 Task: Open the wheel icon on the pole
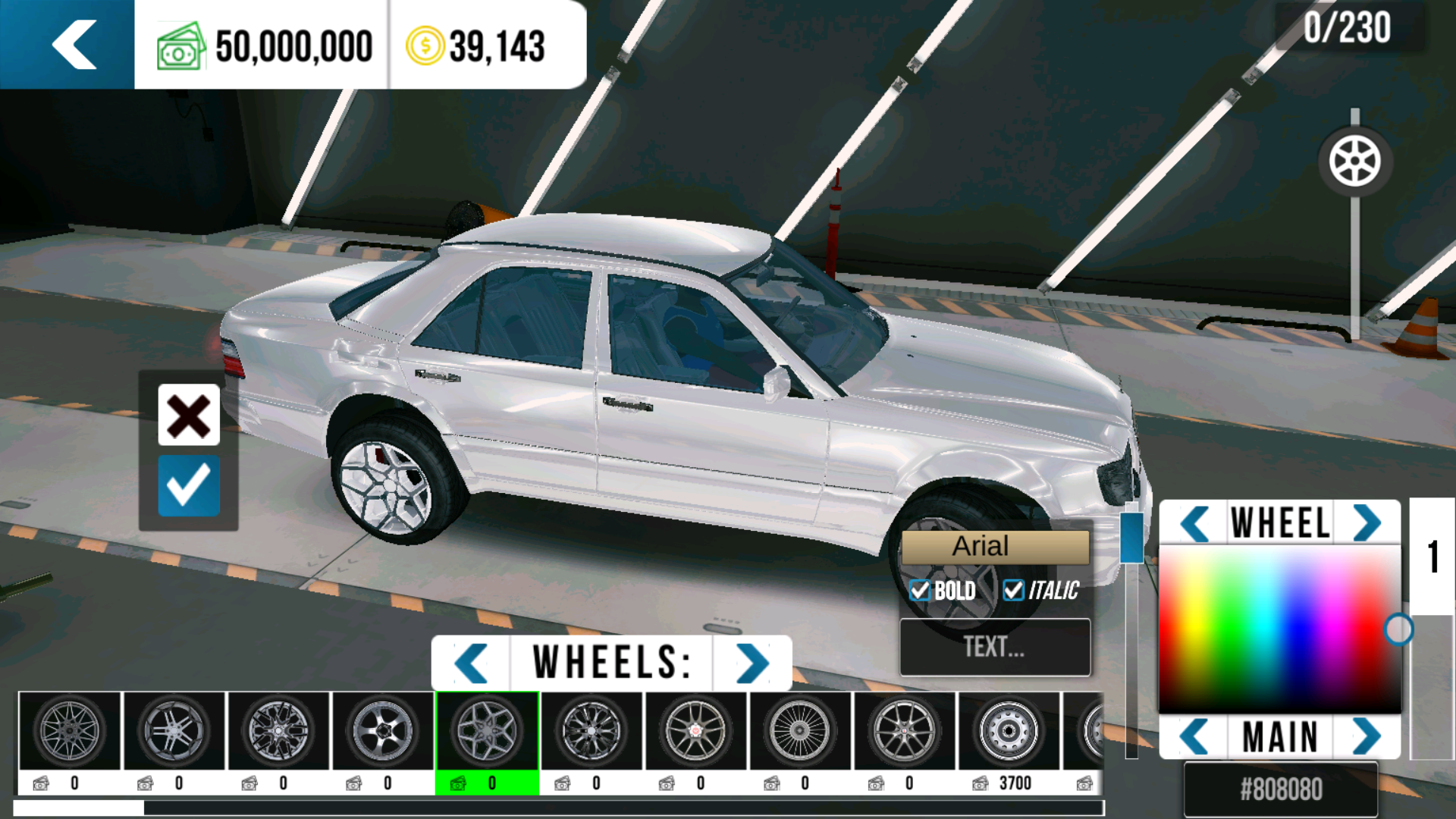click(x=1354, y=162)
